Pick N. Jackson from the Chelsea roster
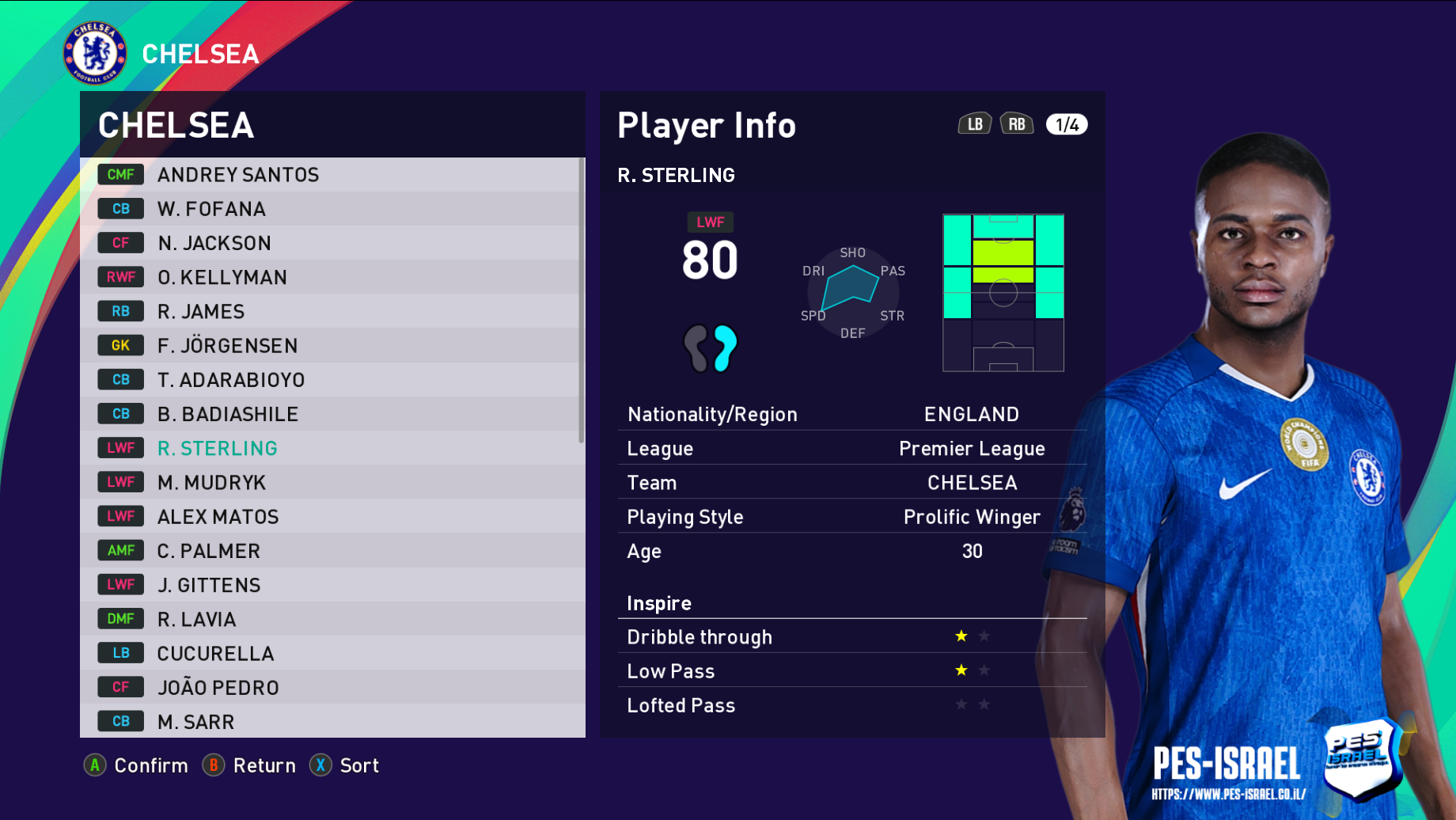The height and width of the screenshot is (820, 1456). pos(214,243)
